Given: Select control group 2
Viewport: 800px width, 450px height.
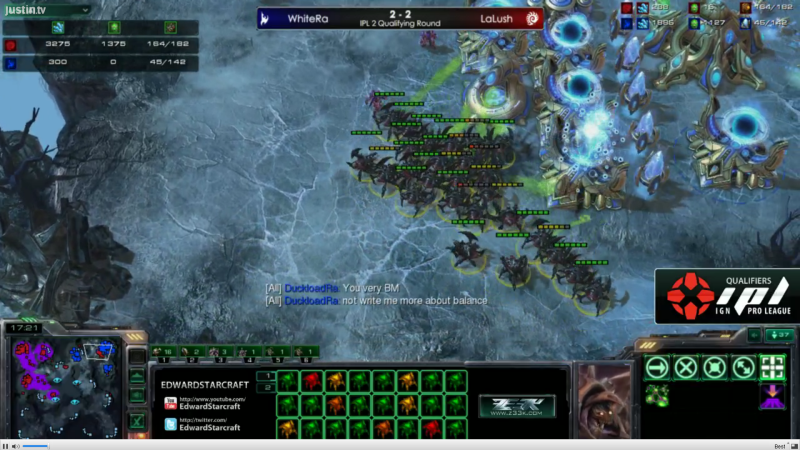Looking at the screenshot, I should point(192,352).
